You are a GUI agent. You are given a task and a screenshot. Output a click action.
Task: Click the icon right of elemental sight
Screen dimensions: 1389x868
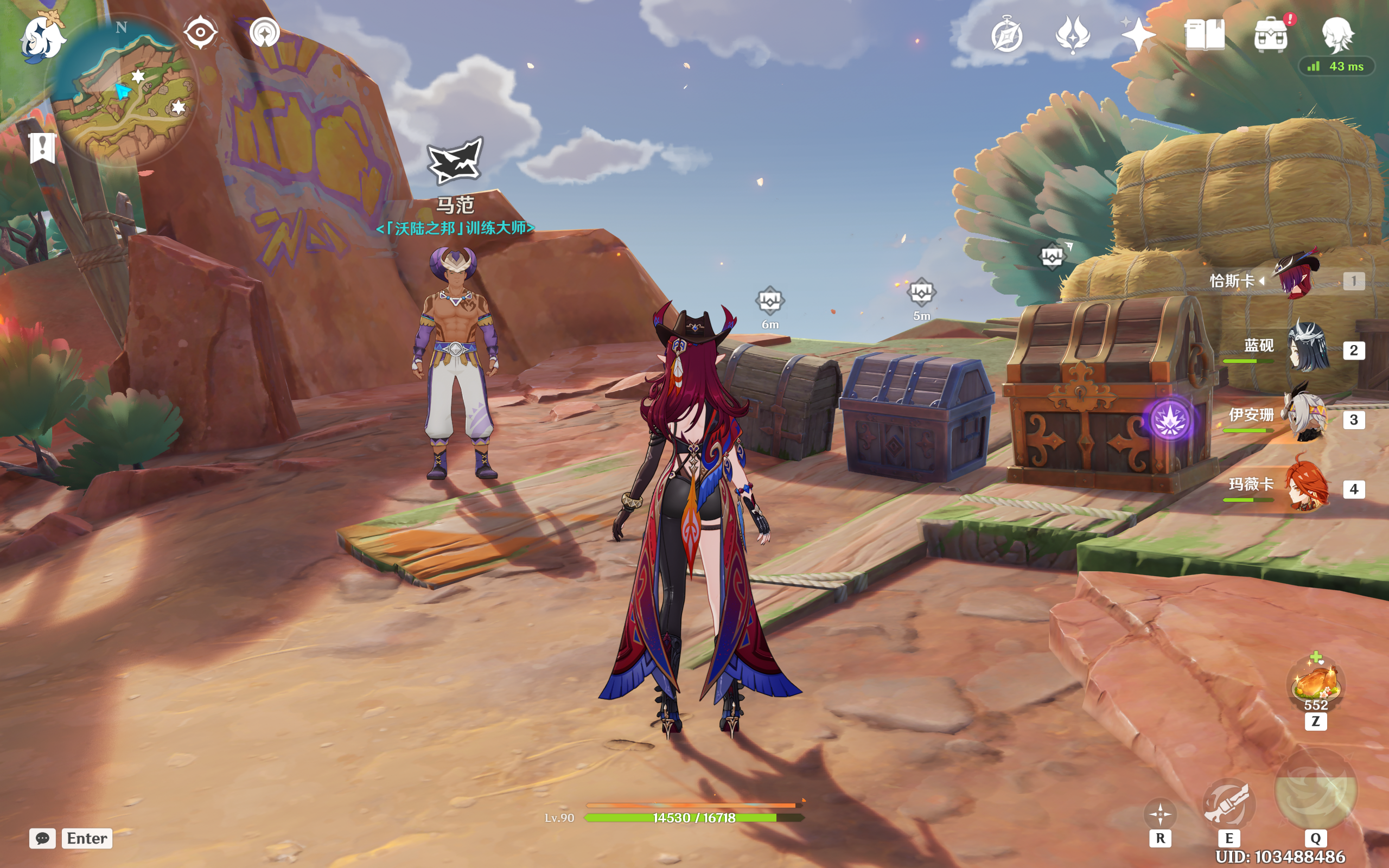click(265, 32)
